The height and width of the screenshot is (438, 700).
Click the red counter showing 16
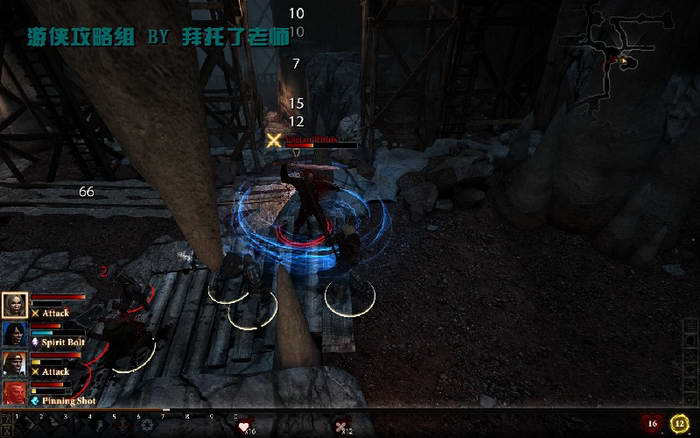point(654,424)
